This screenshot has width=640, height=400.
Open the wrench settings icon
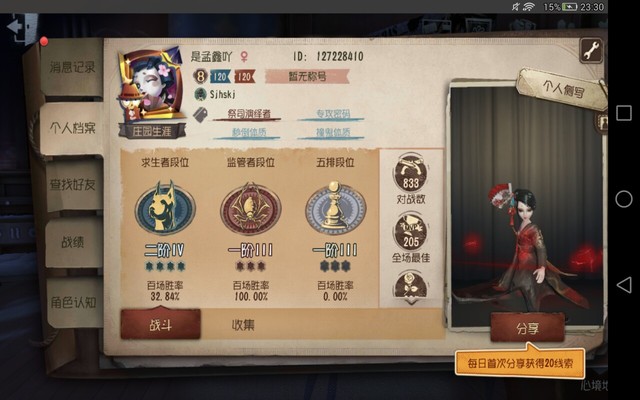coord(591,50)
